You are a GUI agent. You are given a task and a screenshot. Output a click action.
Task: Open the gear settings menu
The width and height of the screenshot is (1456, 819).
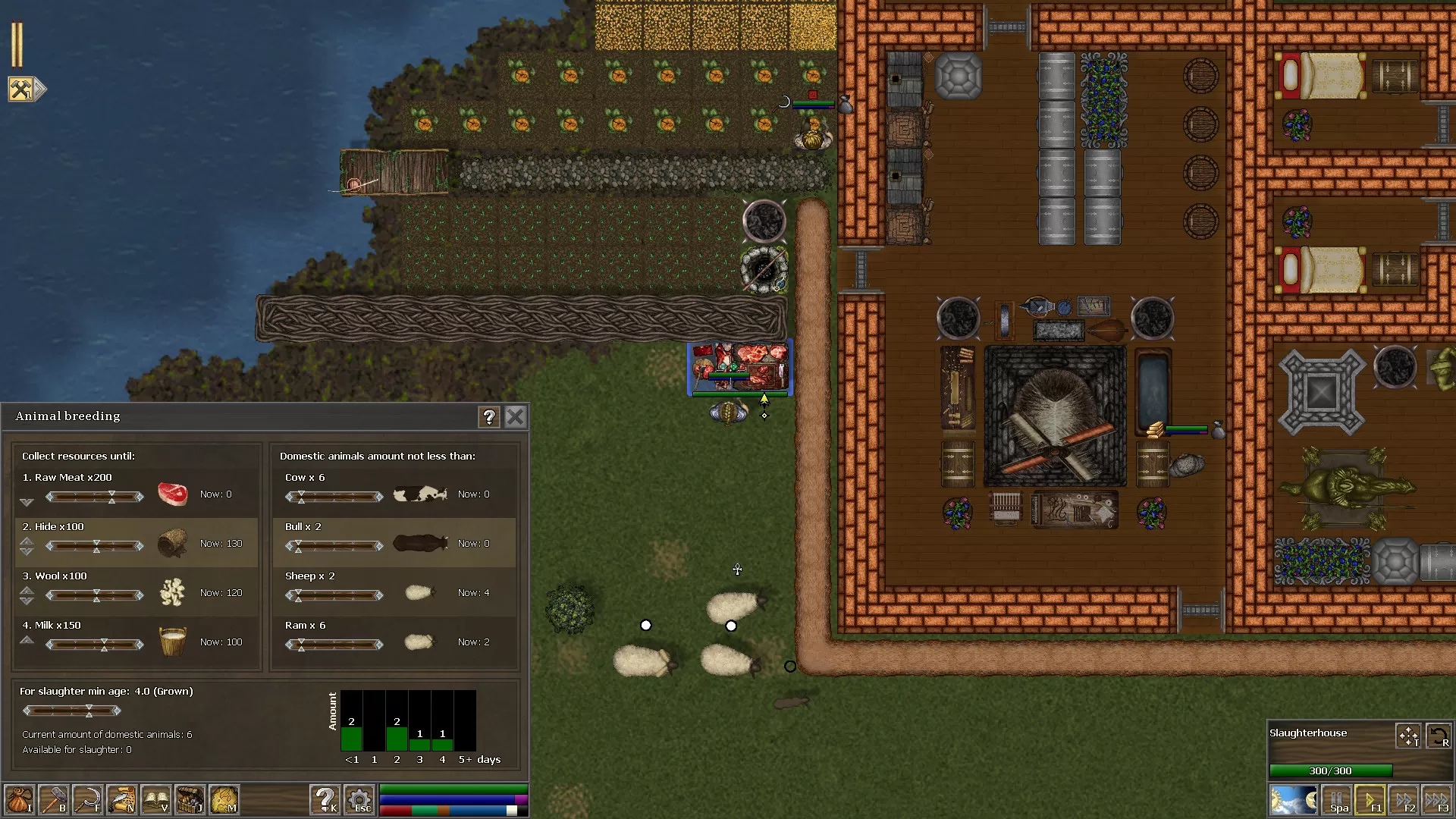click(x=359, y=800)
